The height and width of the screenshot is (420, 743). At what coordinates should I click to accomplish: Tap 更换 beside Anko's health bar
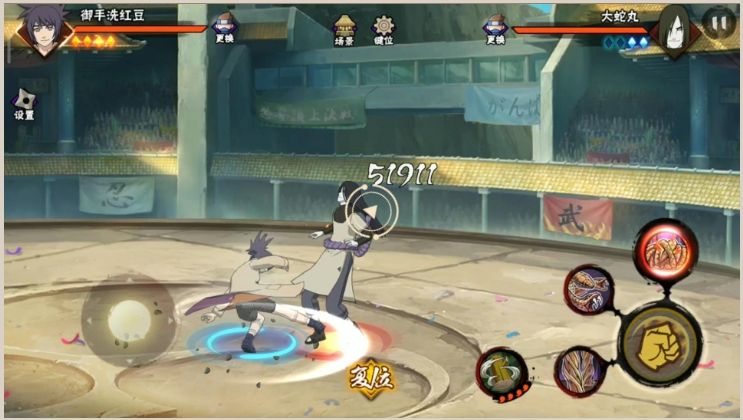pyautogui.click(x=224, y=29)
